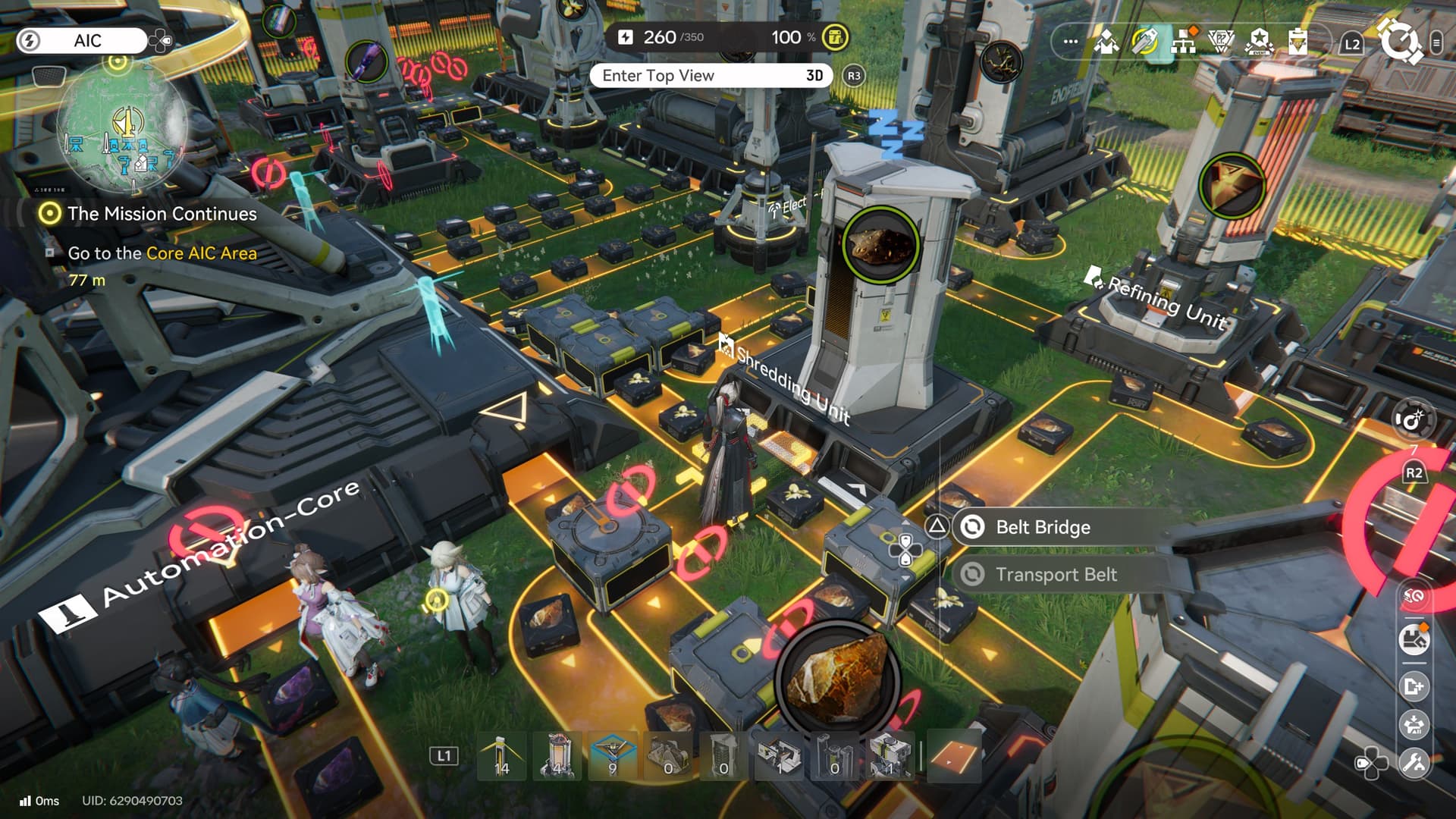Open the highlighted yellow-ringed device icon
Image resolution: width=1456 pixels, height=819 pixels.
[1144, 42]
